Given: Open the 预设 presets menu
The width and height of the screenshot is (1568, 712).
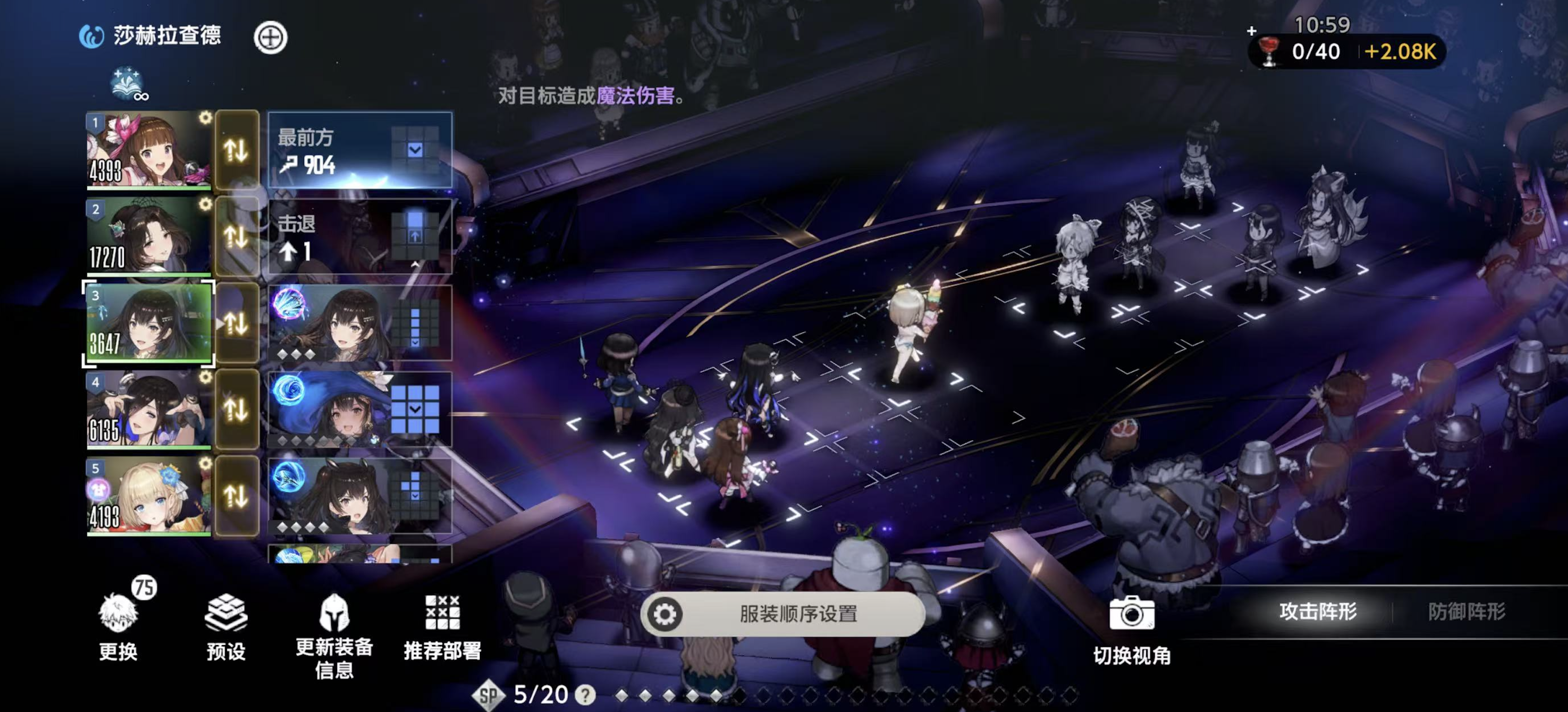Looking at the screenshot, I should pyautogui.click(x=226, y=628).
